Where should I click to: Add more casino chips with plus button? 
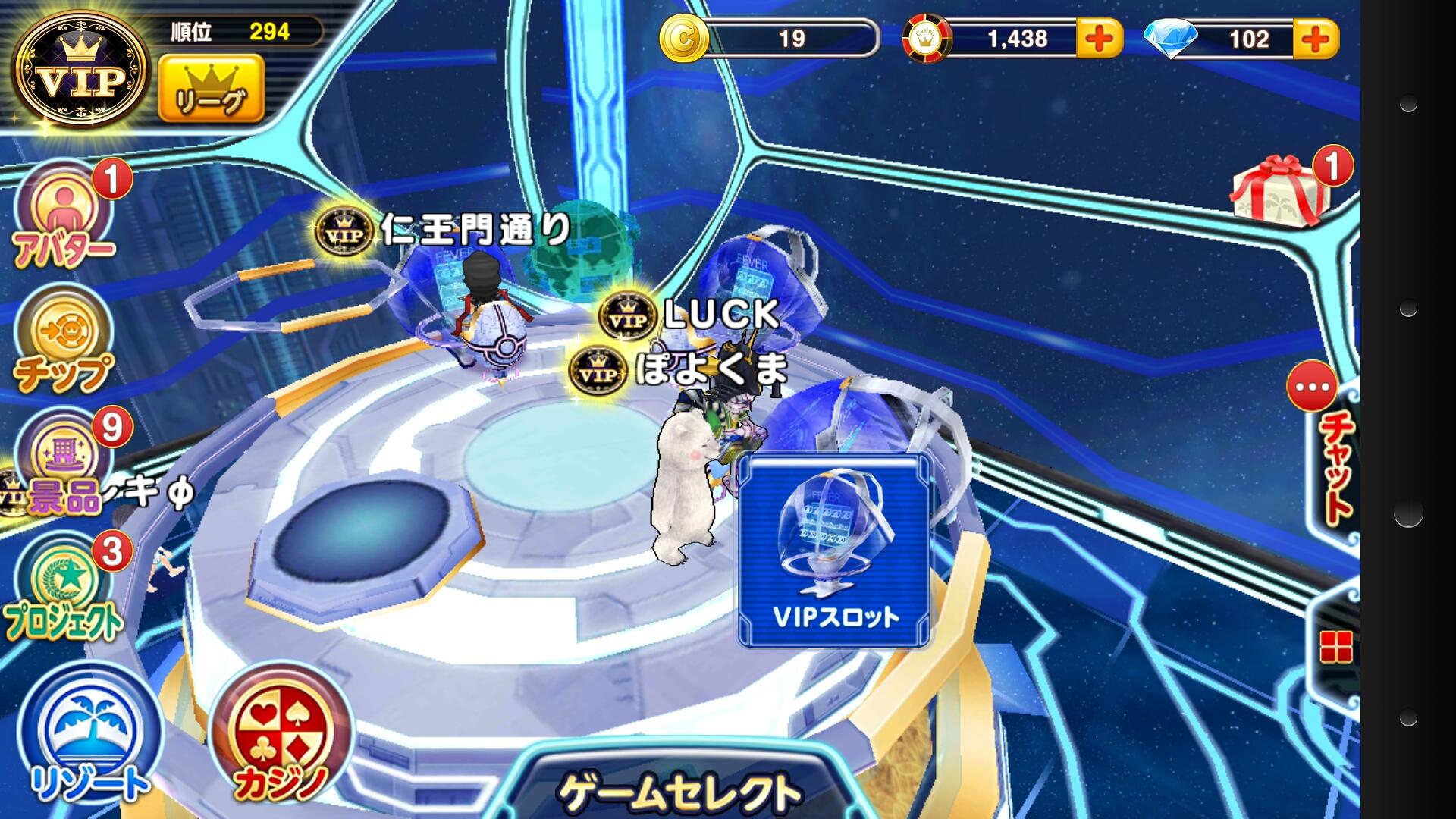tap(1100, 39)
